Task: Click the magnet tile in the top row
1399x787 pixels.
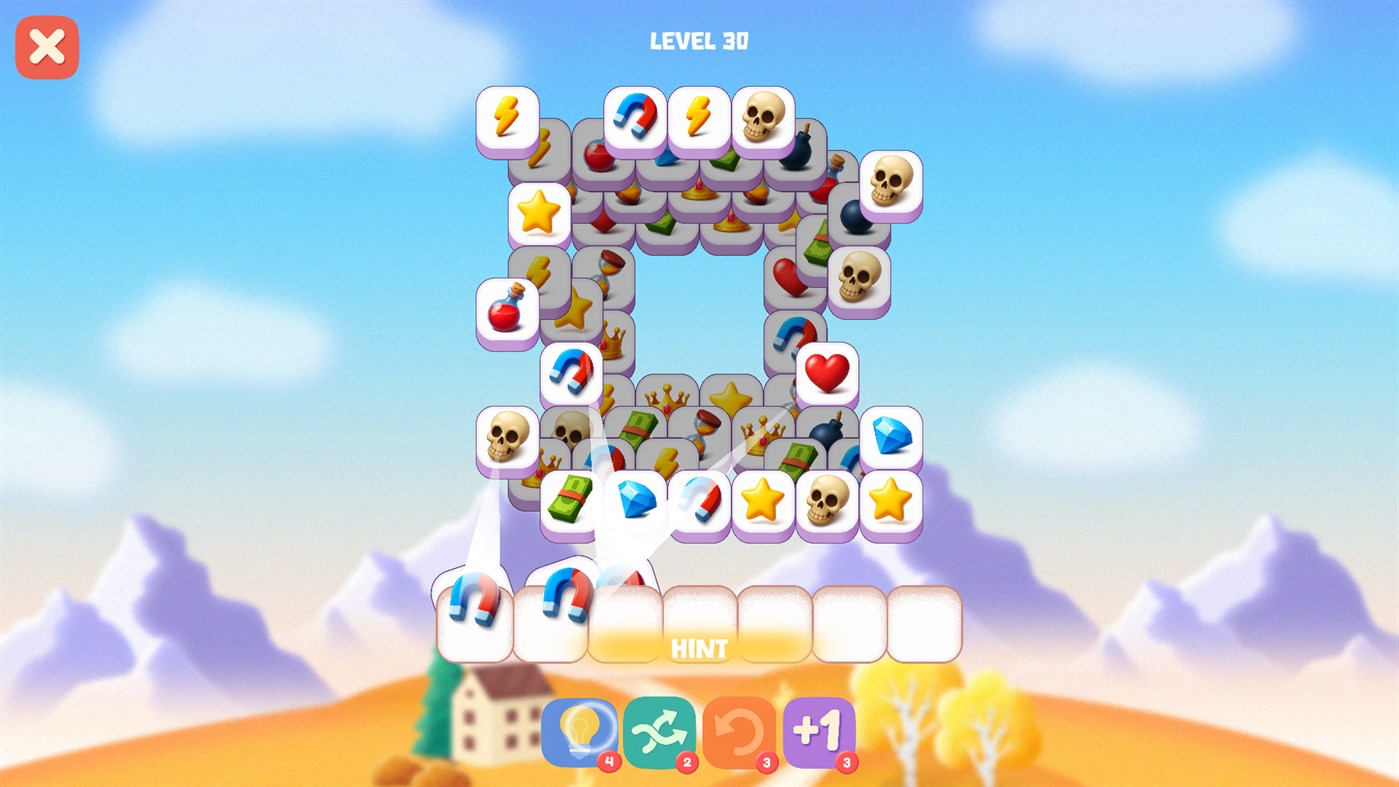Action: [634, 116]
